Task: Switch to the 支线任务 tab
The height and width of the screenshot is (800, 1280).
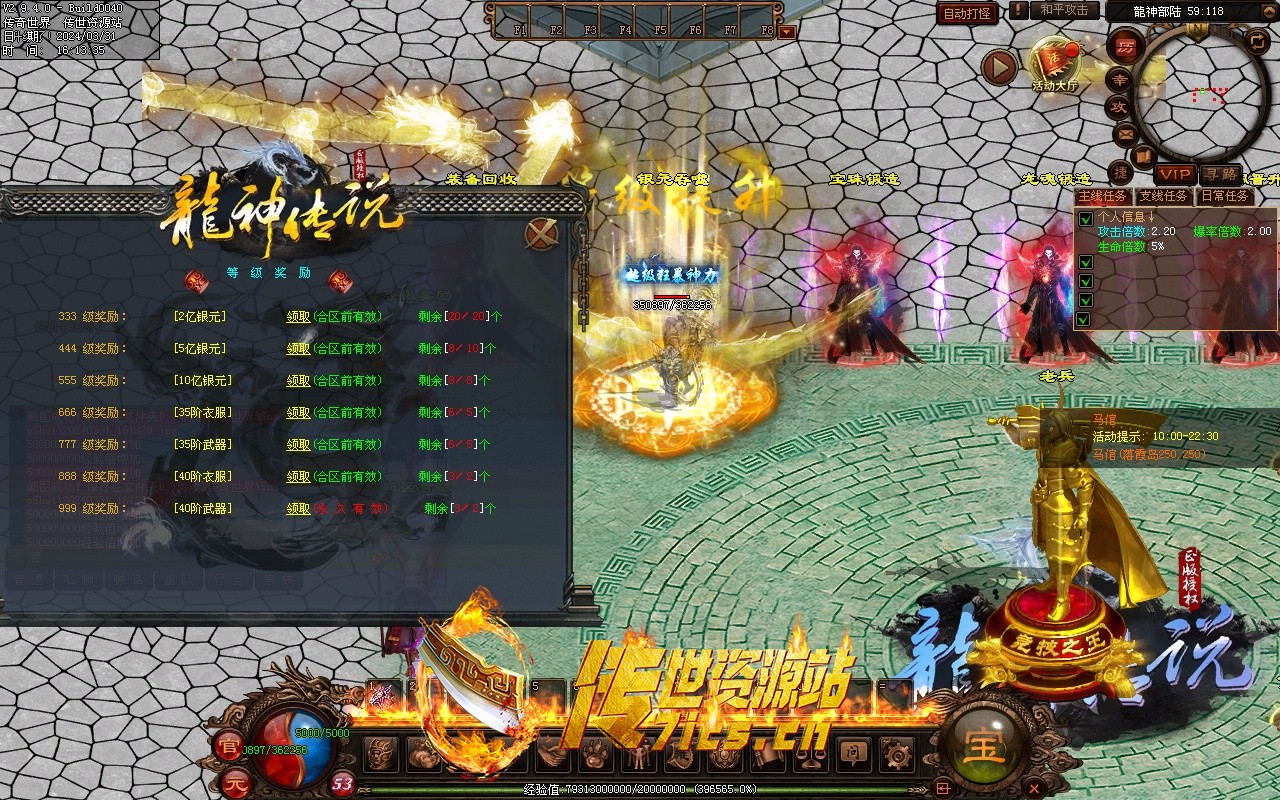Action: (x=1164, y=196)
